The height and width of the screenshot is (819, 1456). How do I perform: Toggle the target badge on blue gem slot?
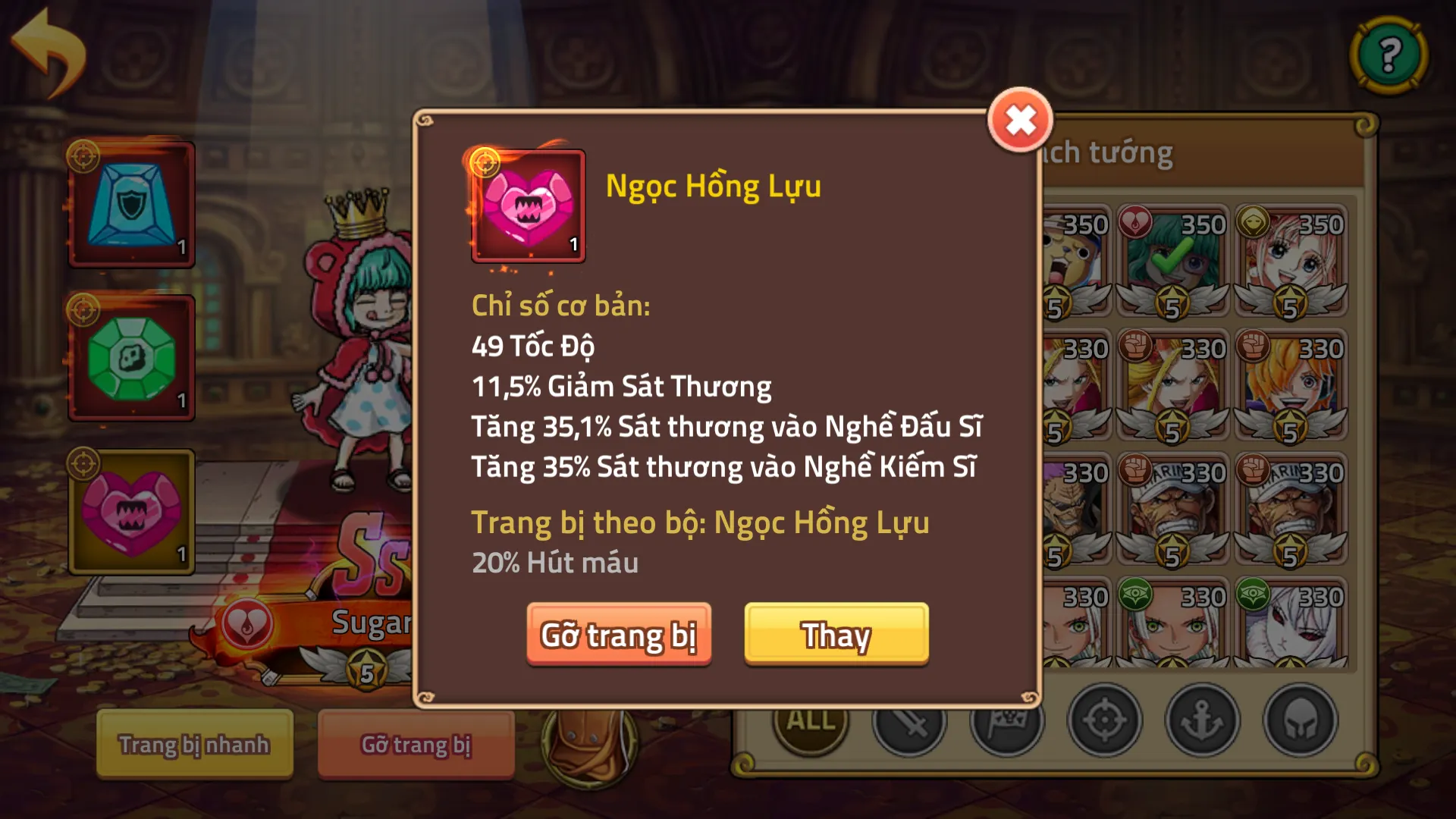(x=86, y=155)
